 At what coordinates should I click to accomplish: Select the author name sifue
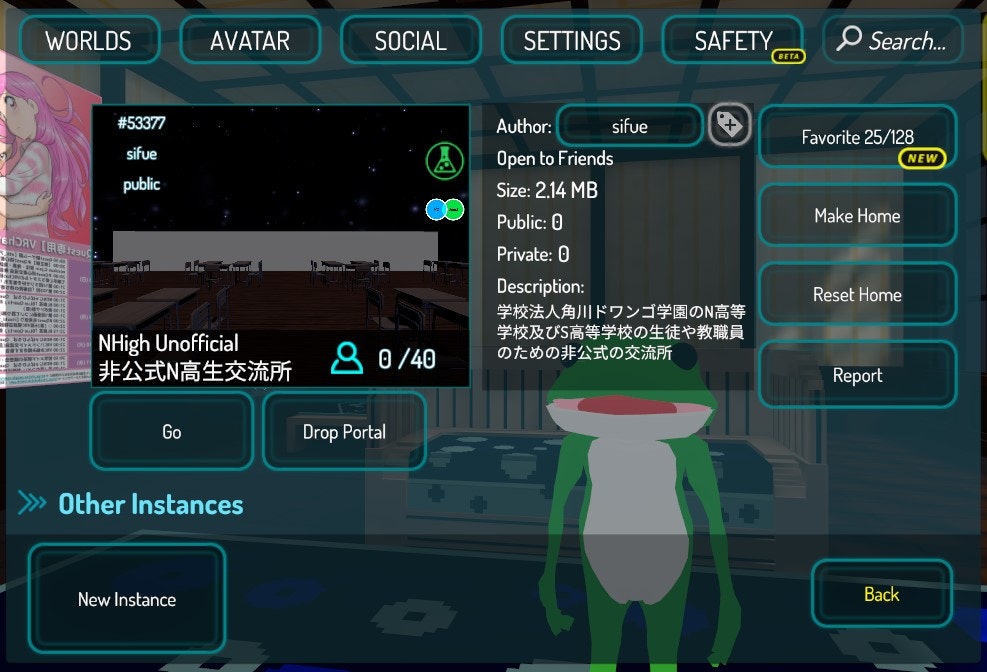tap(630, 127)
